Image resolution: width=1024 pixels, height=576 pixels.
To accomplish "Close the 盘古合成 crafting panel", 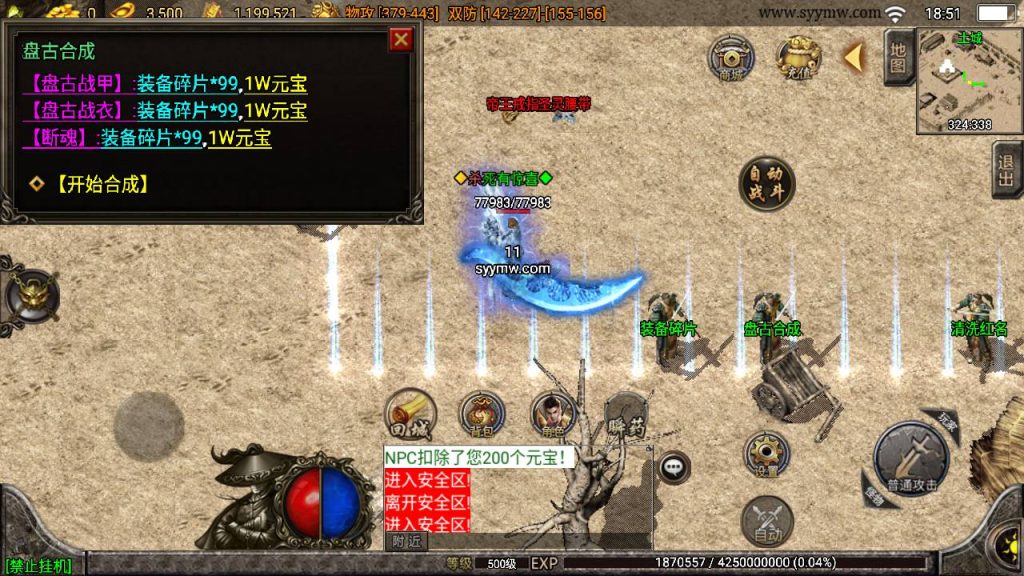I will click(x=401, y=40).
